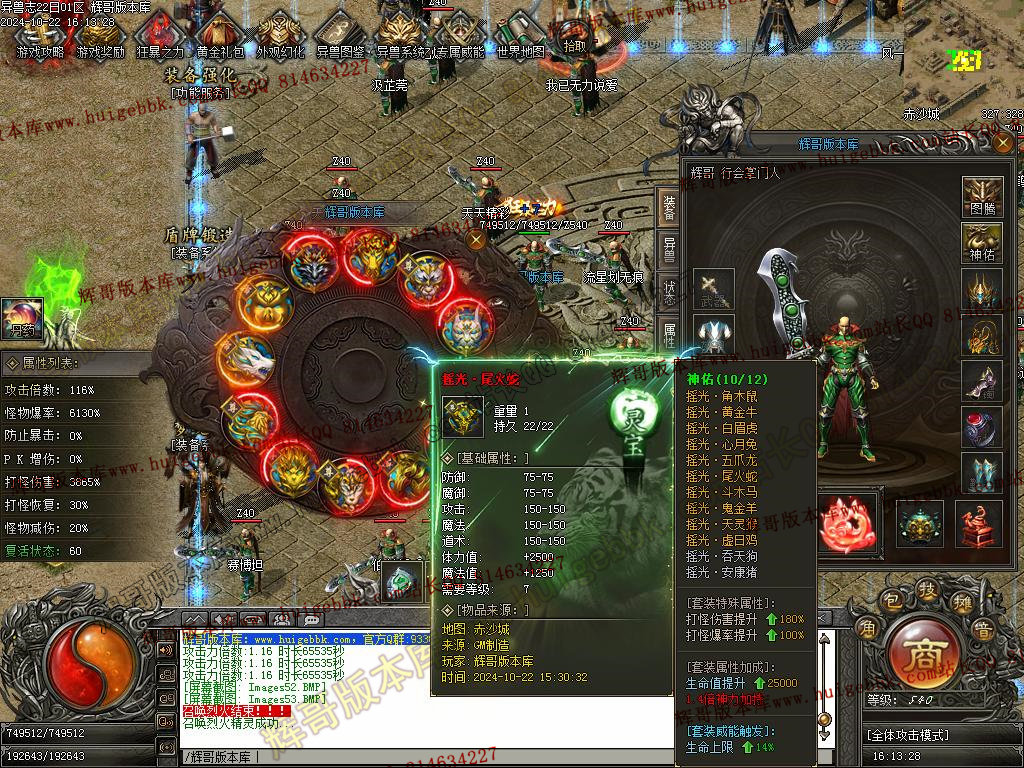
Task: Close the character equipment panel
Action: [1003, 144]
